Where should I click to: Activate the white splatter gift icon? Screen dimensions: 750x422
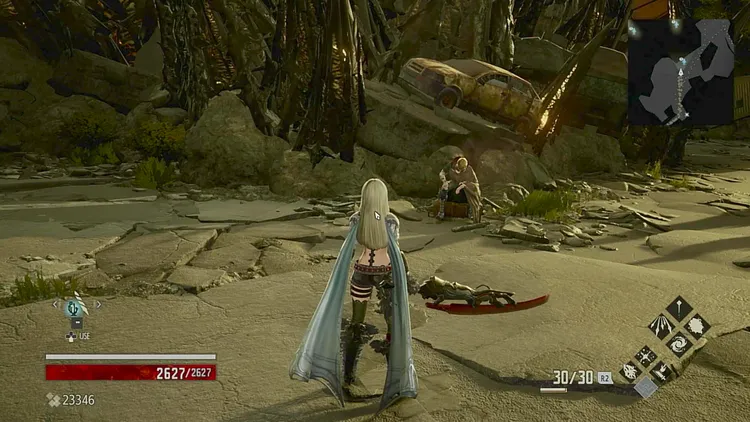point(697,324)
